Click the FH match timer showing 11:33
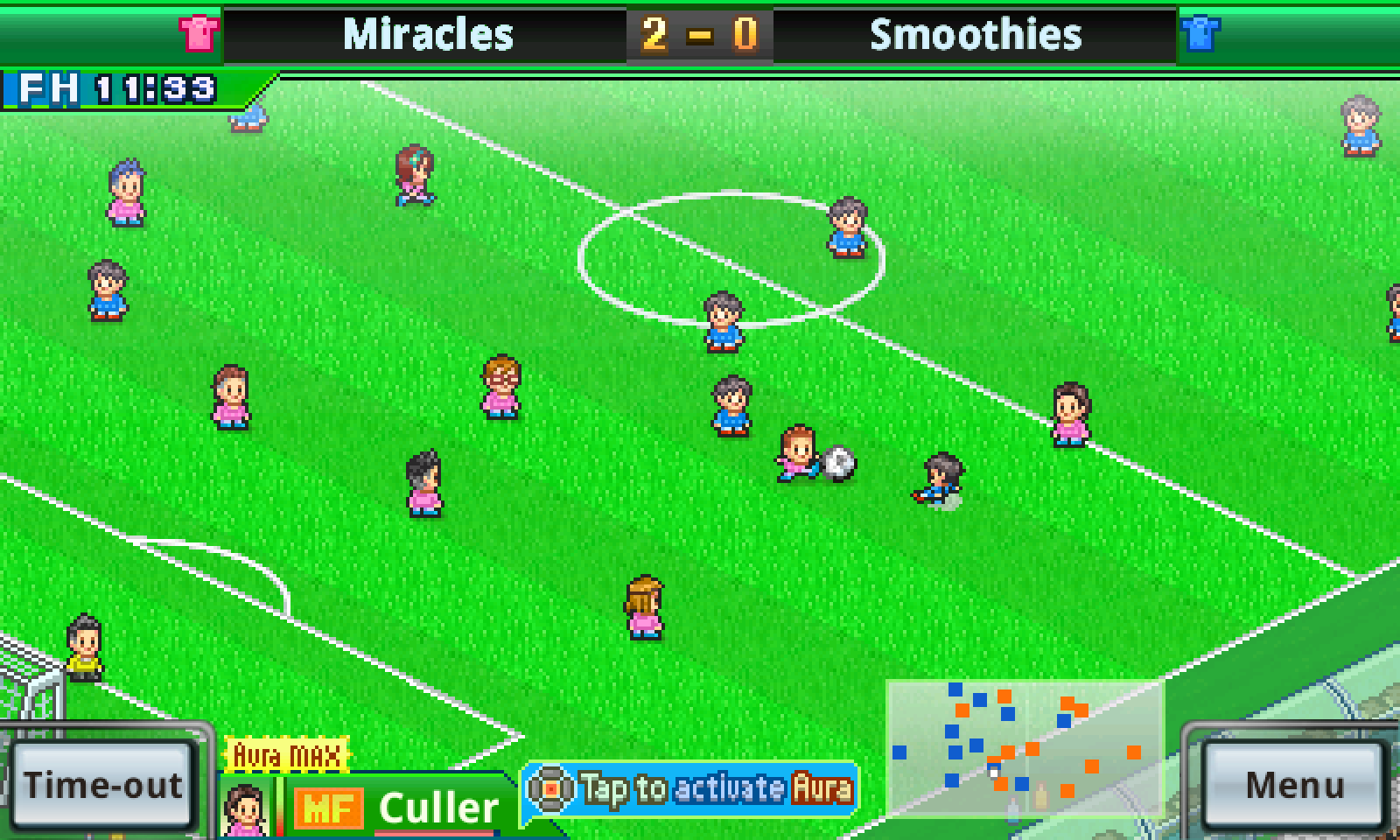1400x840 pixels. click(x=109, y=87)
